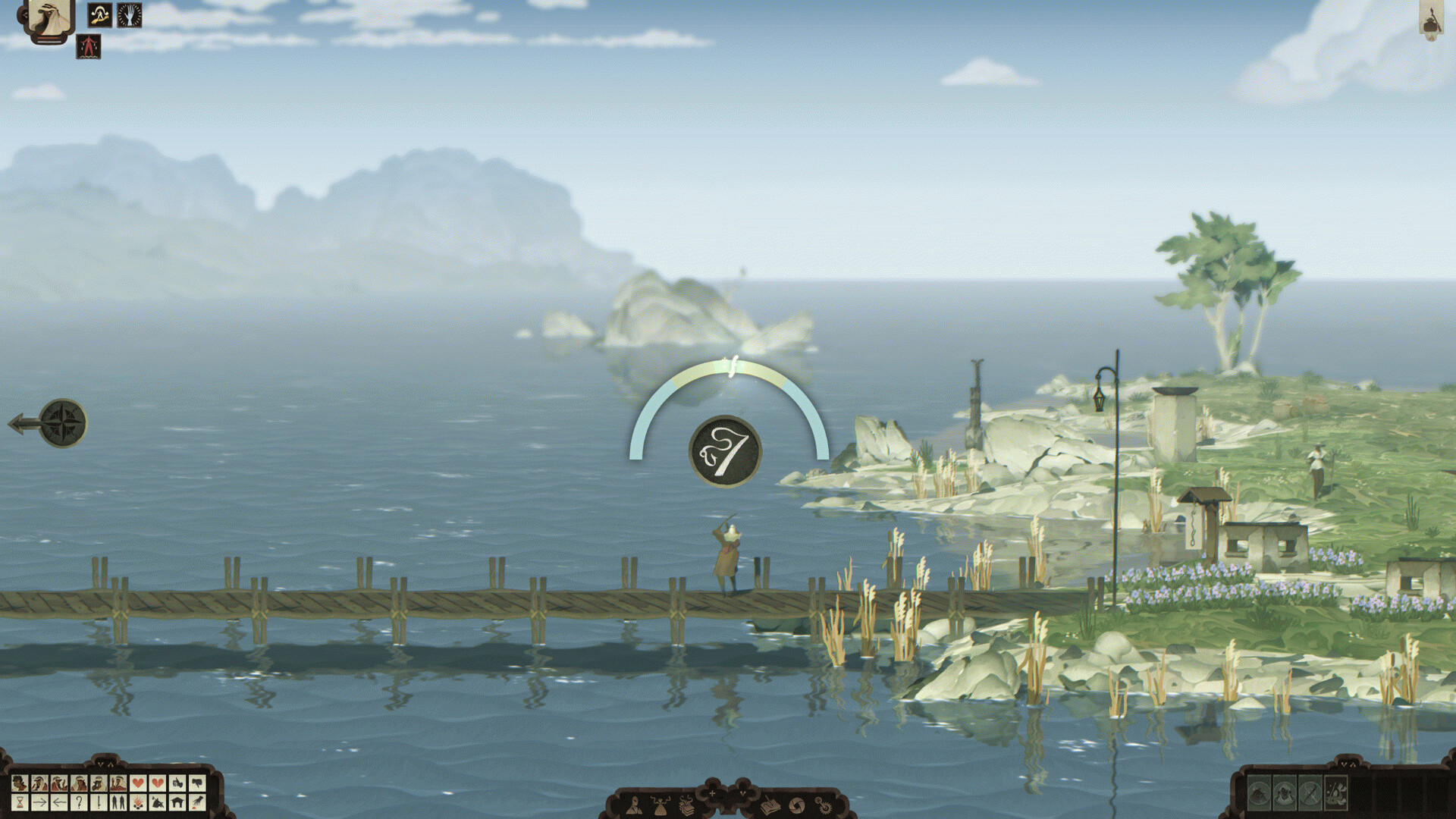This screenshot has height=819, width=1456.
Task: Open the character sheet icon
Action: tap(635, 805)
